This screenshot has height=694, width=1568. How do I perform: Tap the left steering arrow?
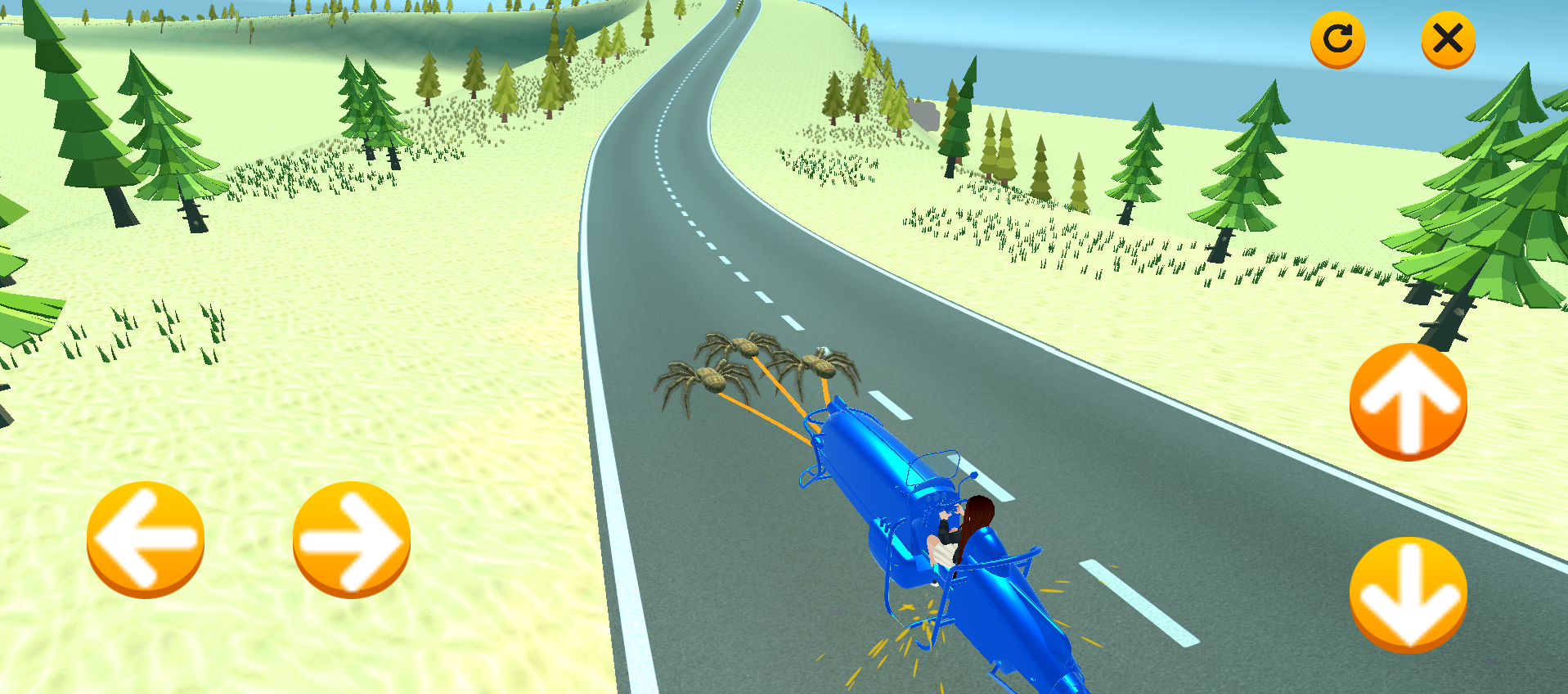145,538
